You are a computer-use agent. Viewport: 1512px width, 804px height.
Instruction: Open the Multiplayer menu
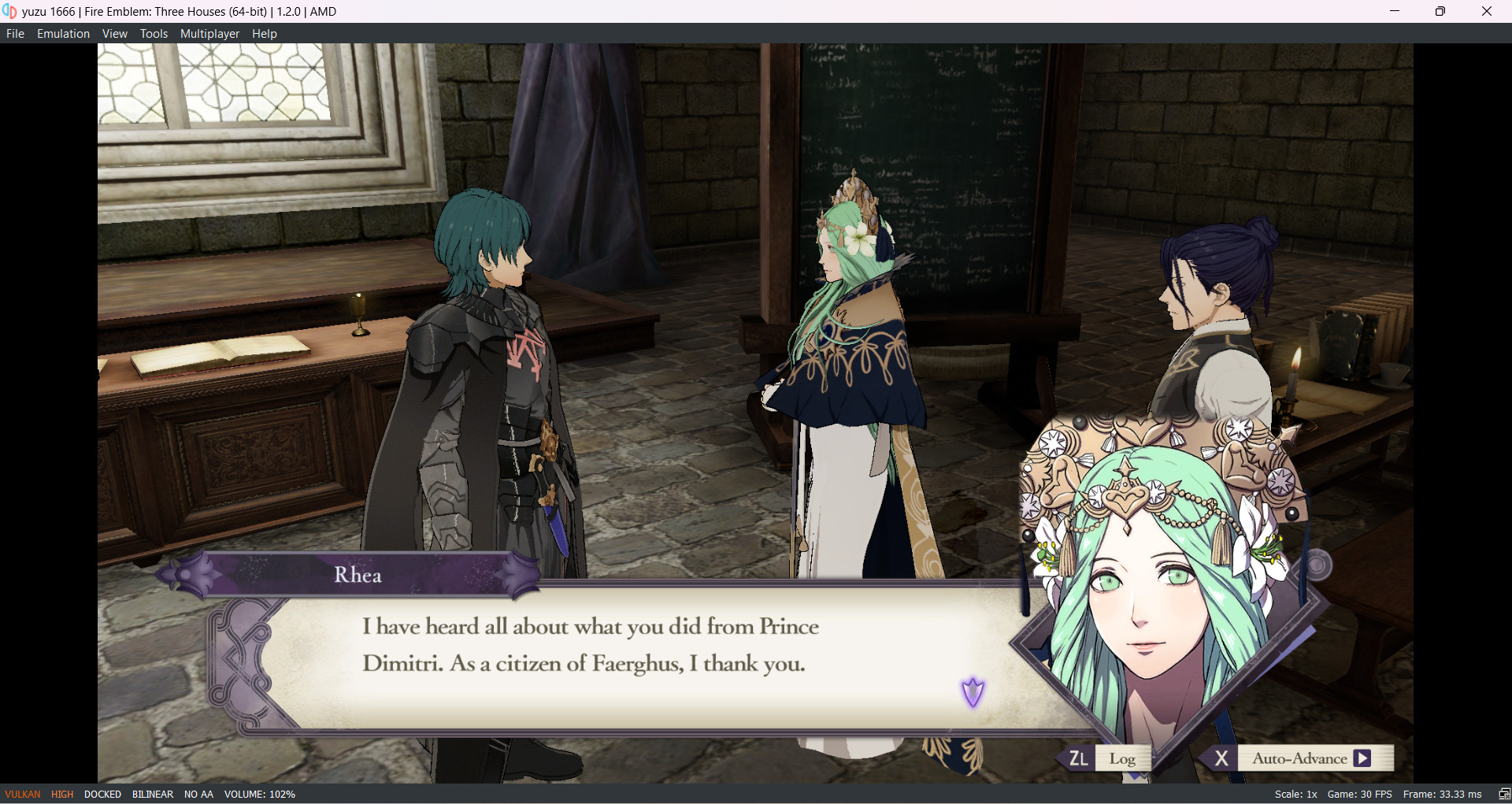[209, 33]
